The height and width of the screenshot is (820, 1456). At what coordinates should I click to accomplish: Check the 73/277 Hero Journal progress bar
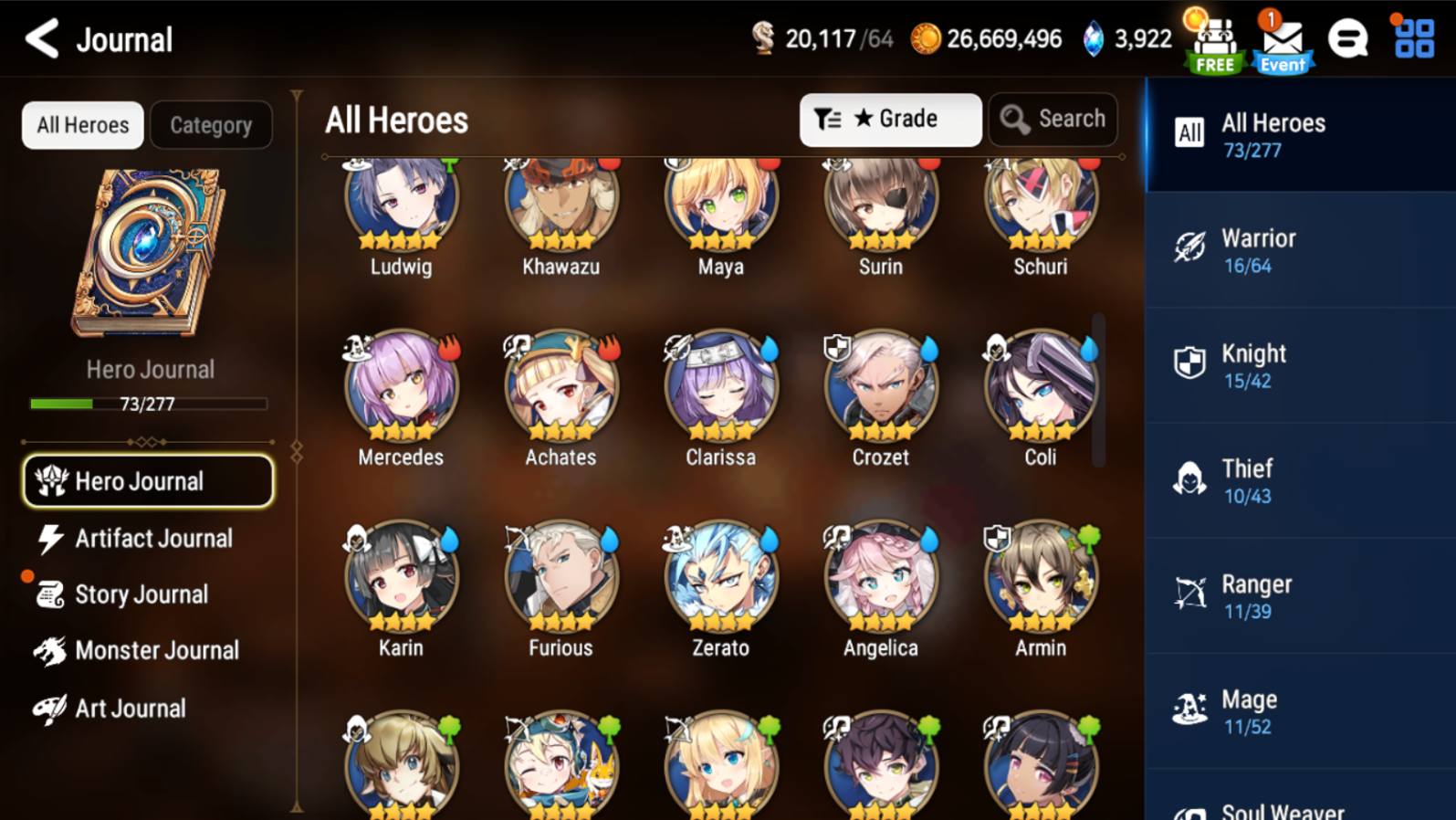[x=148, y=404]
